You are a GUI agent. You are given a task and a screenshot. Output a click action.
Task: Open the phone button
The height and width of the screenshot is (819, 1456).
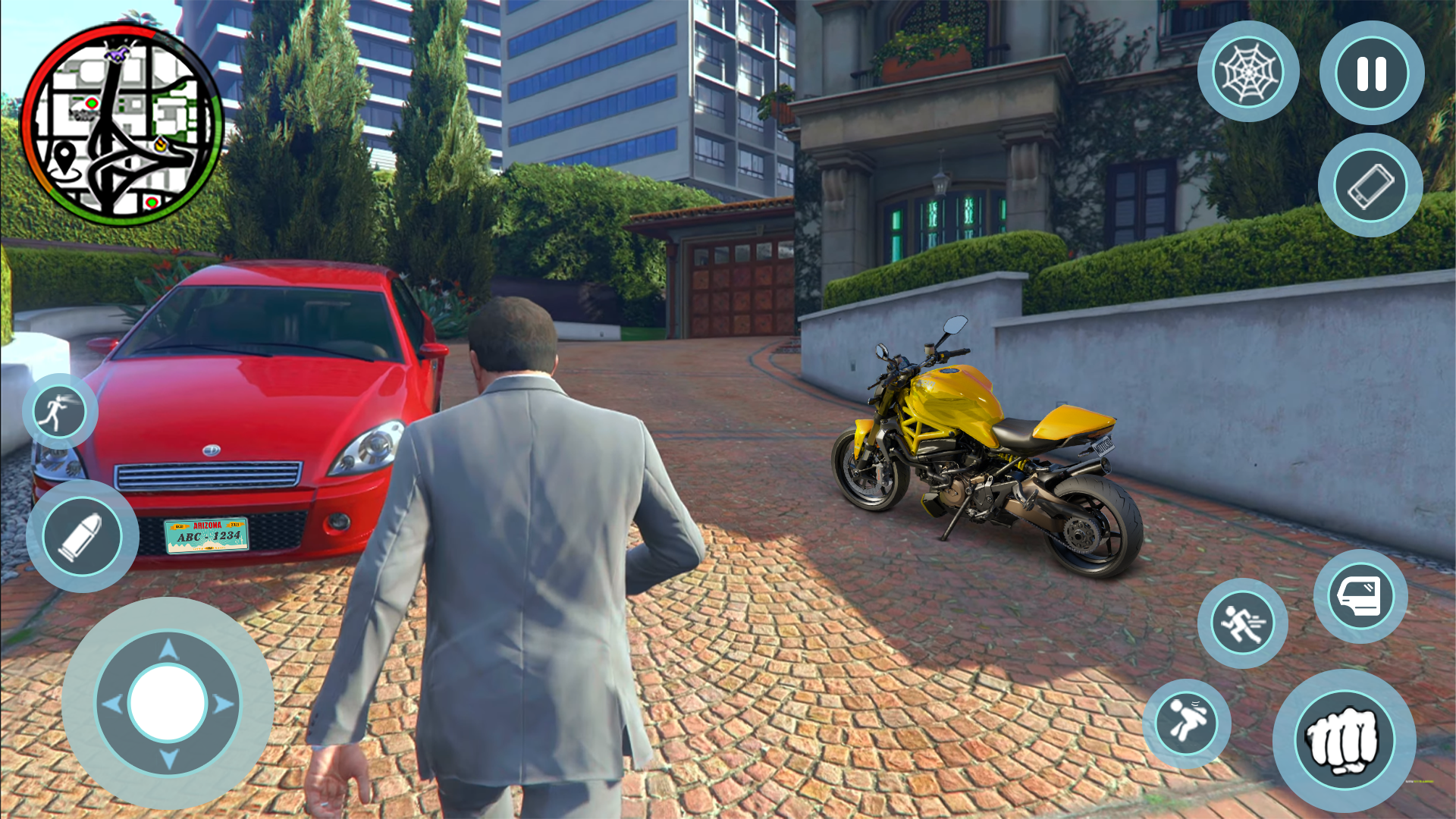coord(1370,186)
